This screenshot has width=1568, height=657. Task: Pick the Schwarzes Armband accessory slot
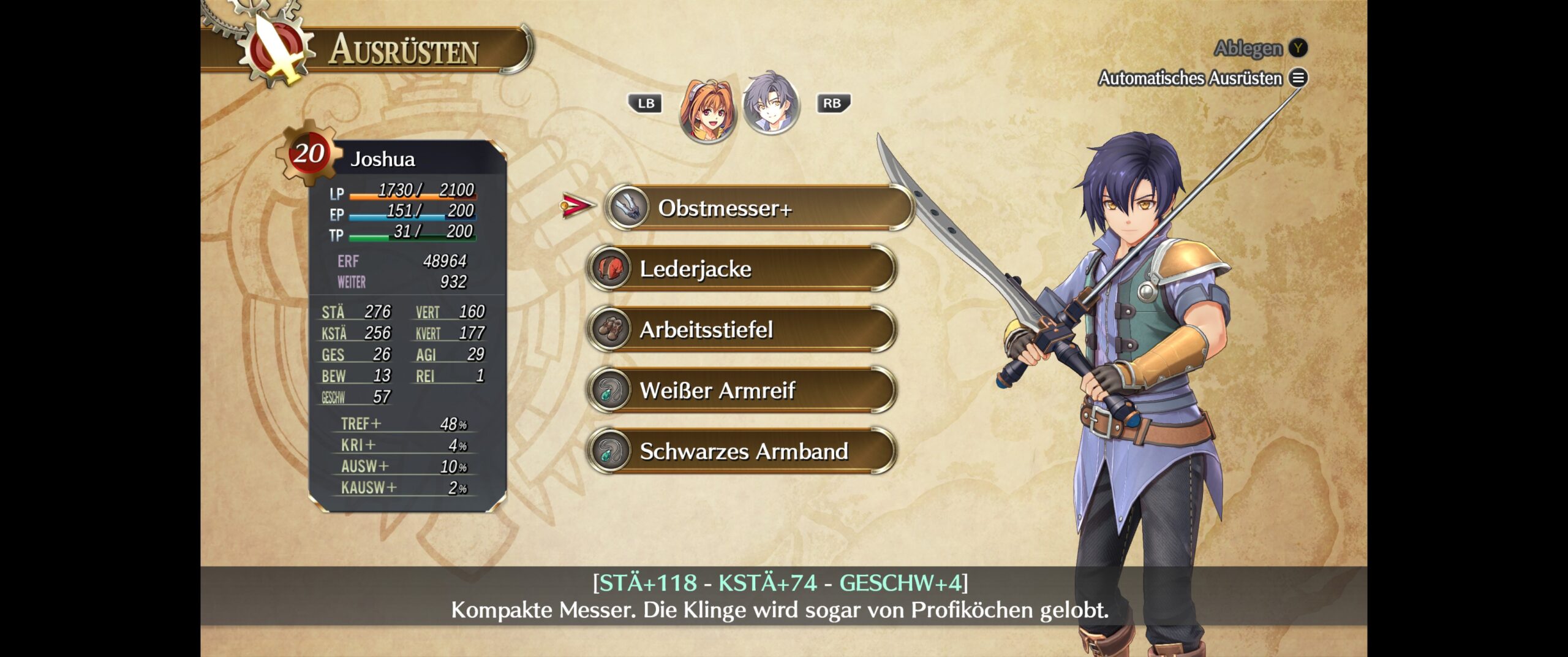point(742,451)
